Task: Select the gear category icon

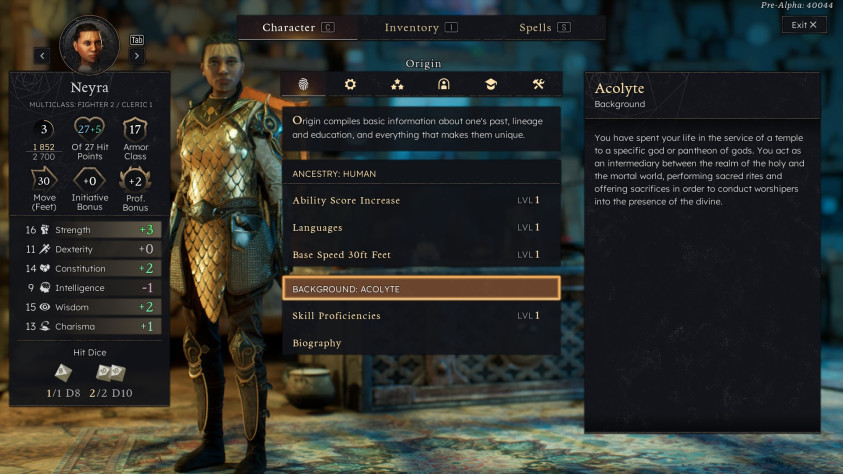Action: pyautogui.click(x=350, y=85)
